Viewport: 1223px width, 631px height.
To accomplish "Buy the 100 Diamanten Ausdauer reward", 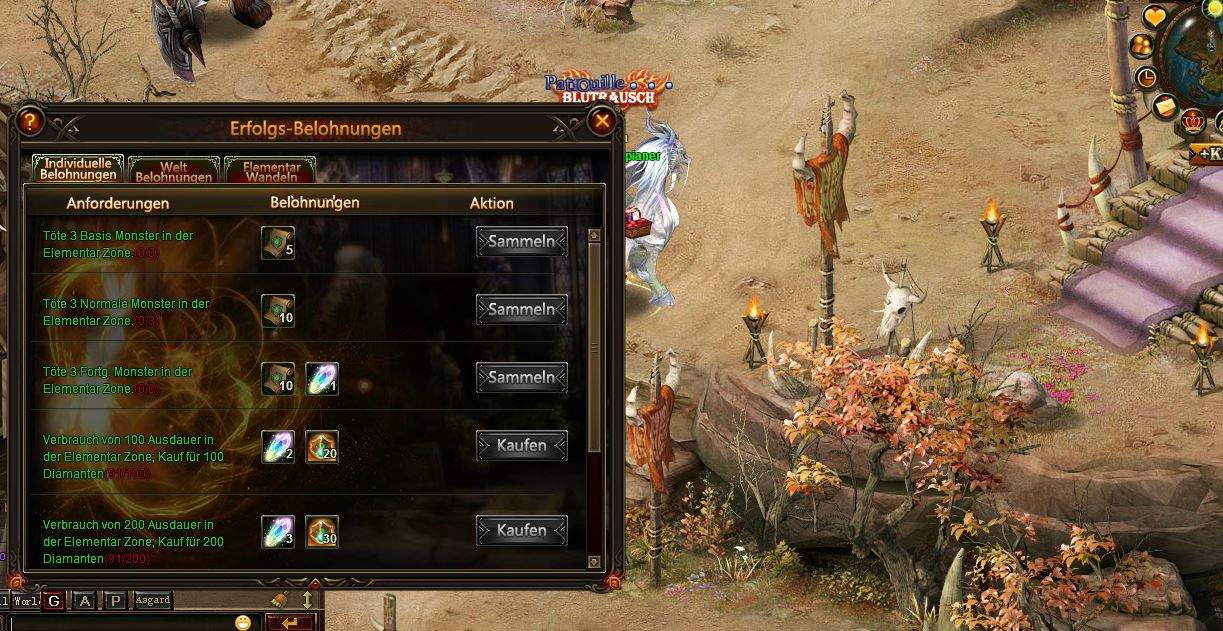I will [521, 446].
